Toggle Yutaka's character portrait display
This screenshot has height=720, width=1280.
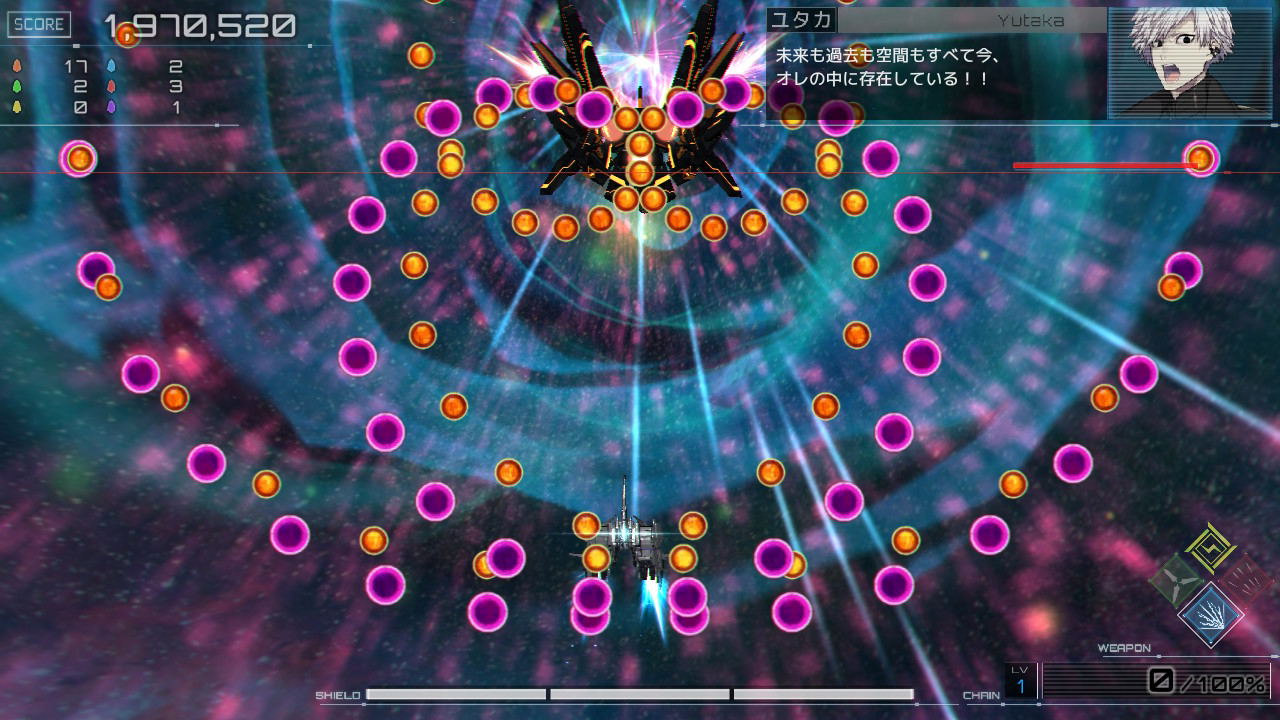click(x=1190, y=60)
